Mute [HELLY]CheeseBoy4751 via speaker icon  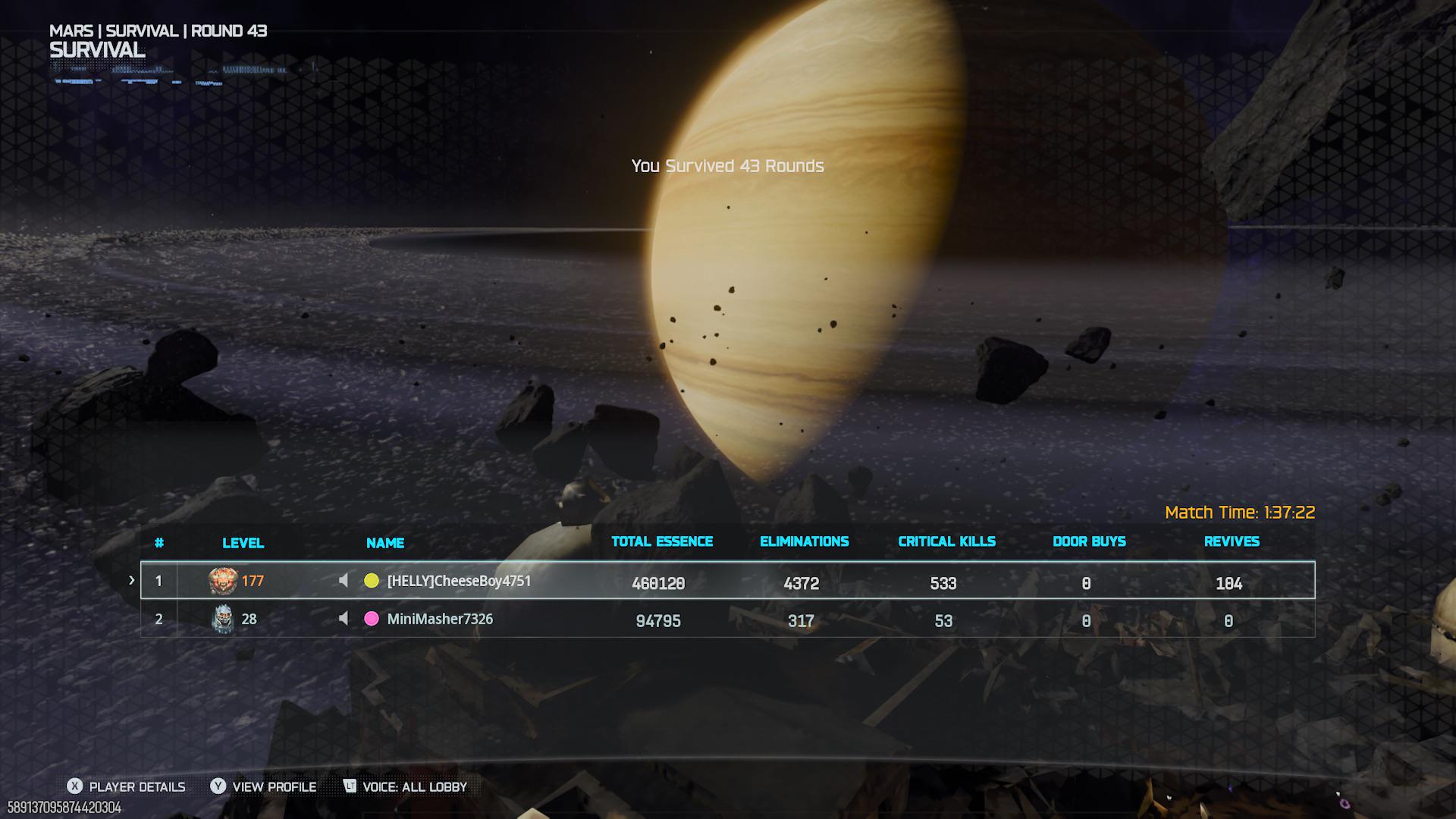[x=344, y=581]
